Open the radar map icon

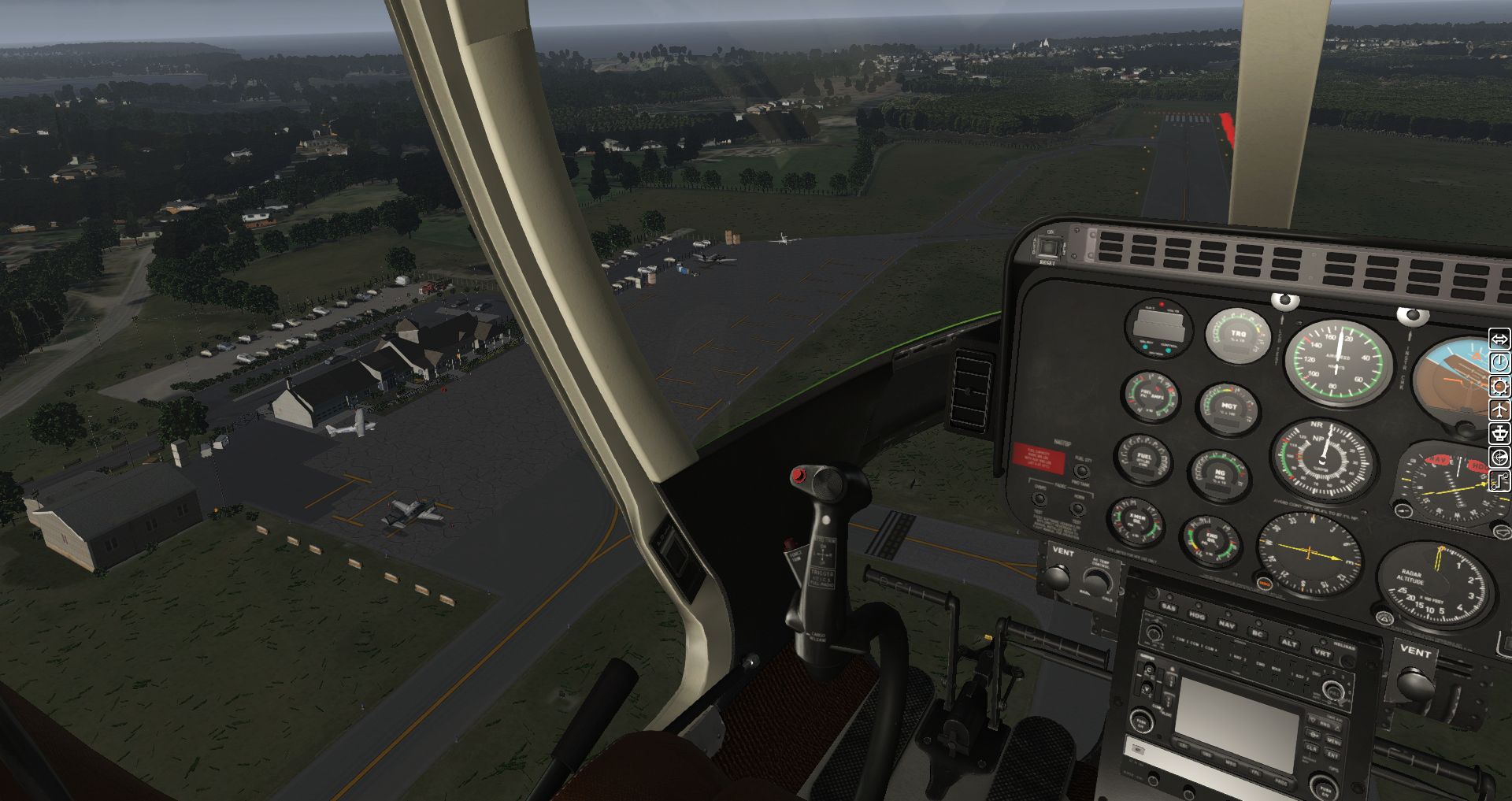(x=1499, y=458)
